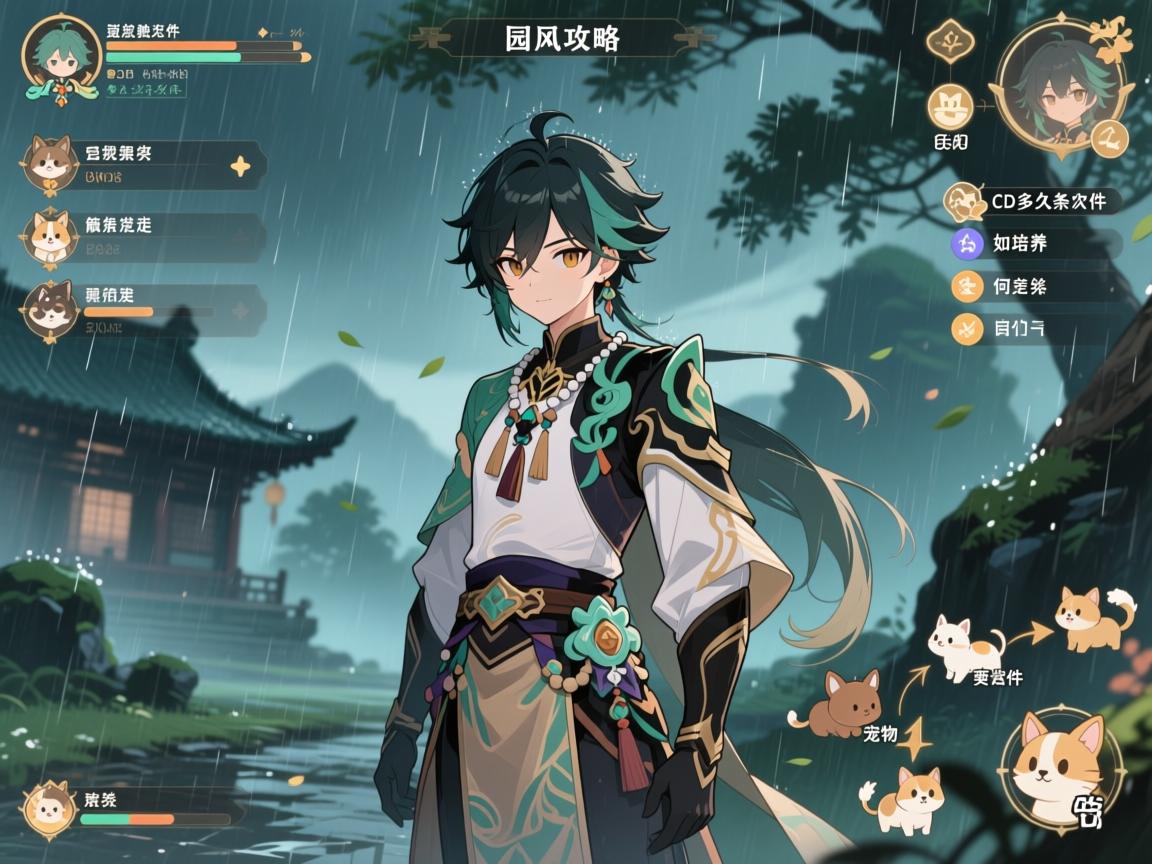The height and width of the screenshot is (864, 1152).
Task: Open the green-haired chibi player avatar
Action: coord(62,58)
